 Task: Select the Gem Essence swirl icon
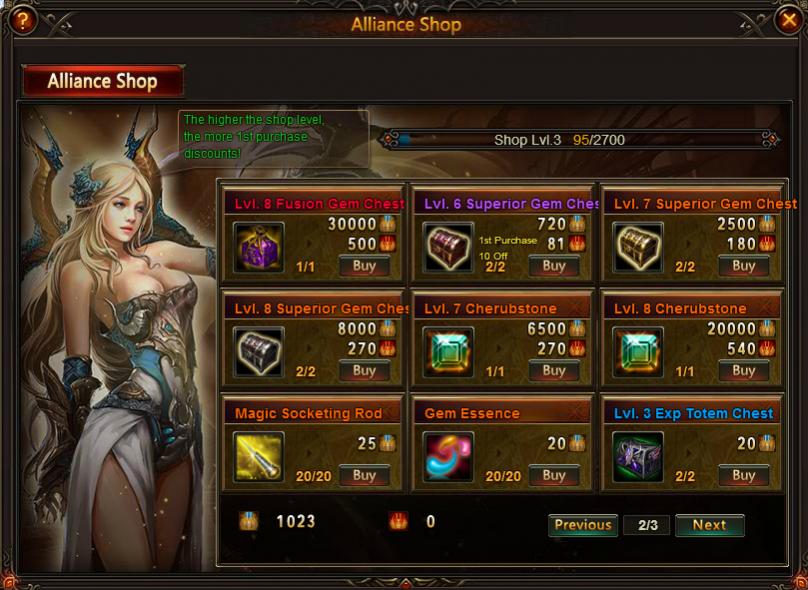(448, 456)
